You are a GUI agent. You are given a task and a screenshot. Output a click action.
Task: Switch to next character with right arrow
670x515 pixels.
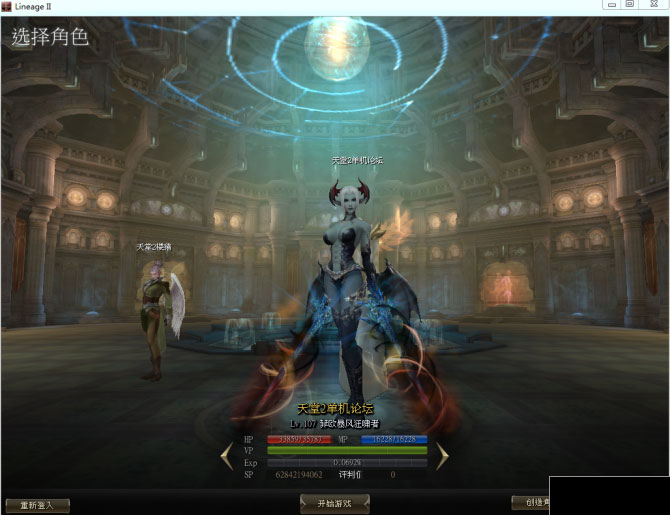click(441, 456)
